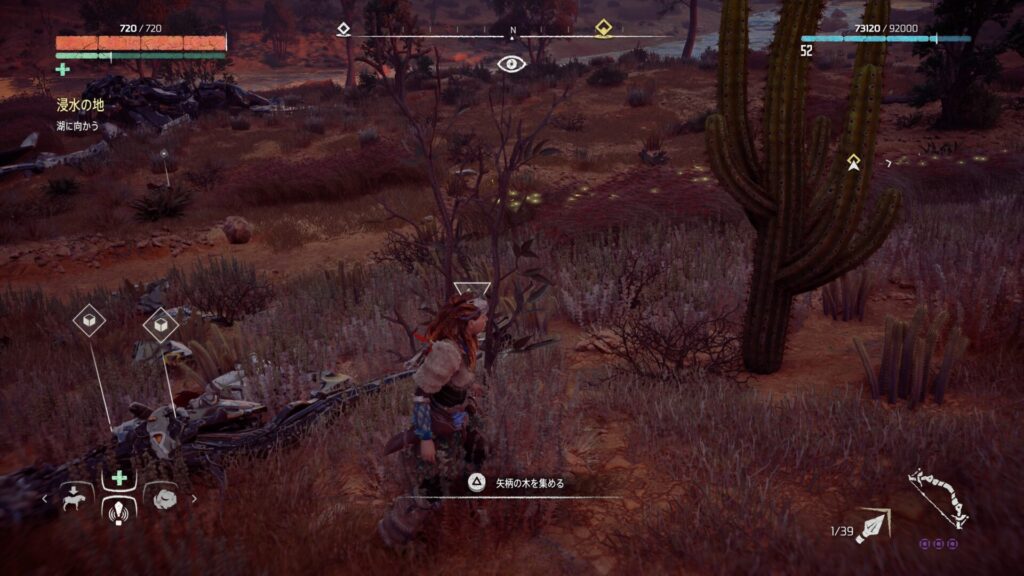
Task: Click the eye stealth visibility indicator
Action: click(x=511, y=64)
